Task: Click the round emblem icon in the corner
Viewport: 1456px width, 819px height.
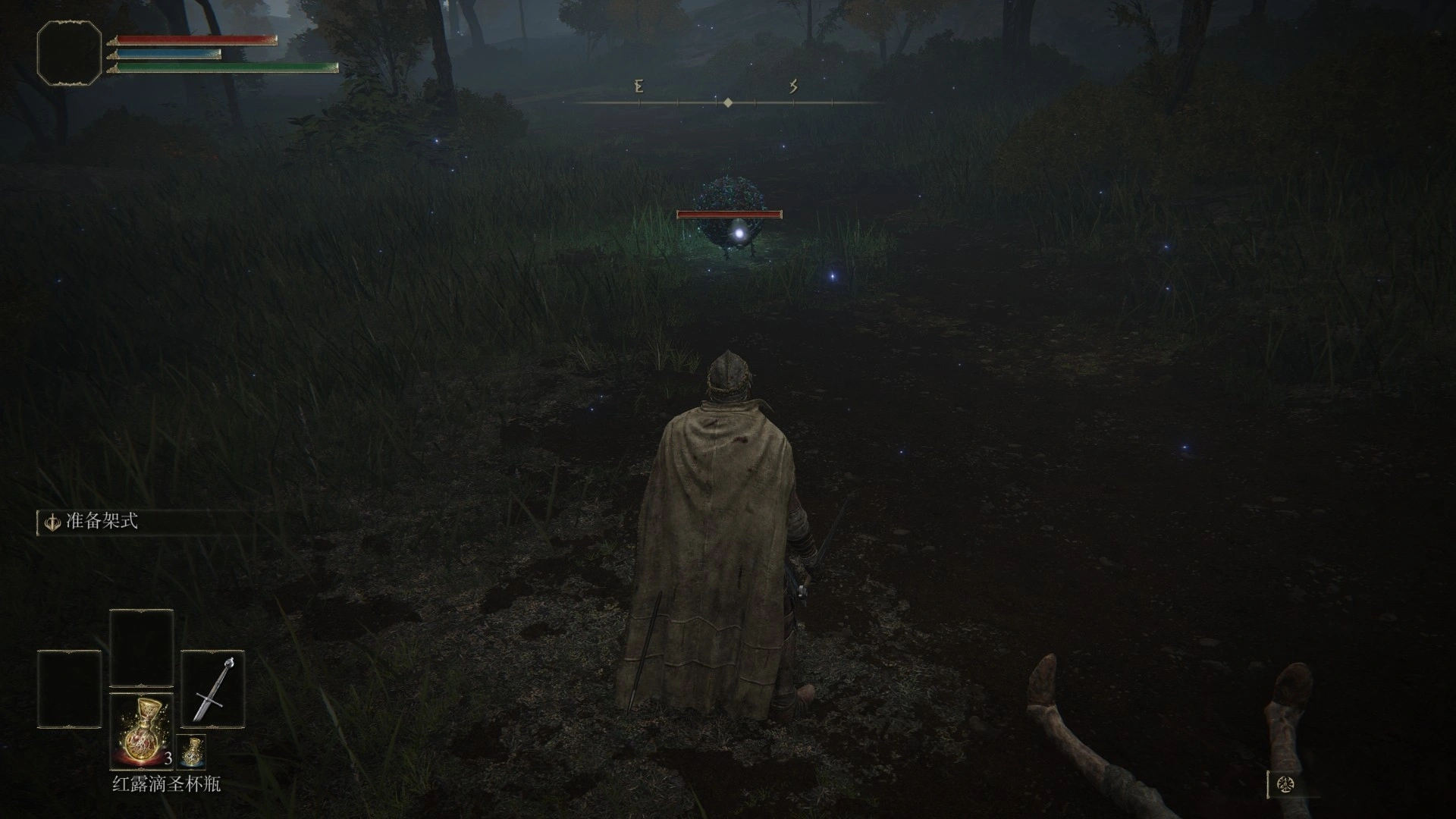Action: (1285, 785)
